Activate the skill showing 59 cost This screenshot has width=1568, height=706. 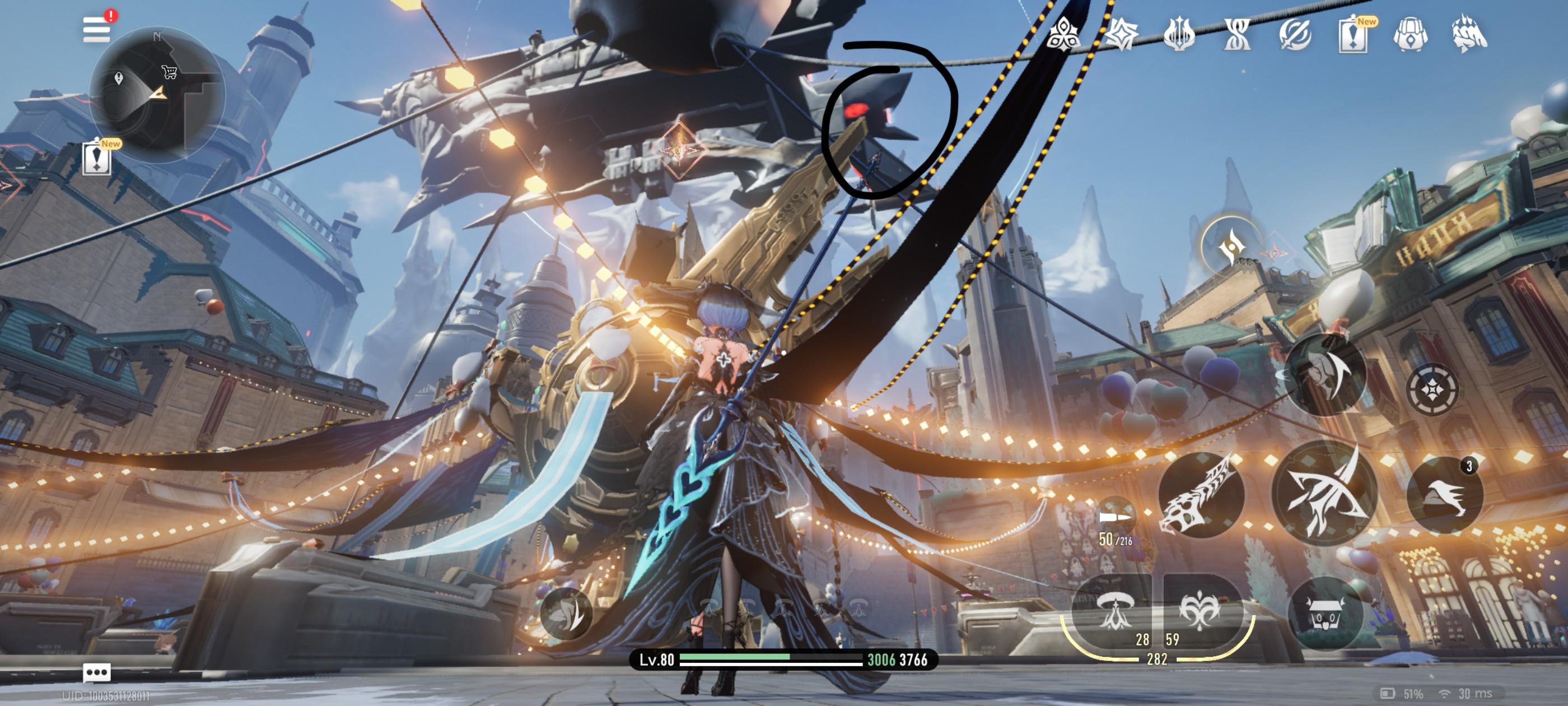[1199, 612]
